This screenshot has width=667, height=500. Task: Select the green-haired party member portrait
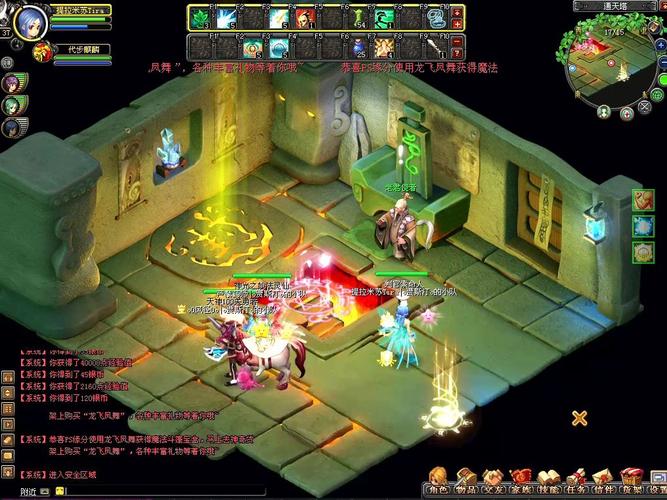tap(12, 104)
